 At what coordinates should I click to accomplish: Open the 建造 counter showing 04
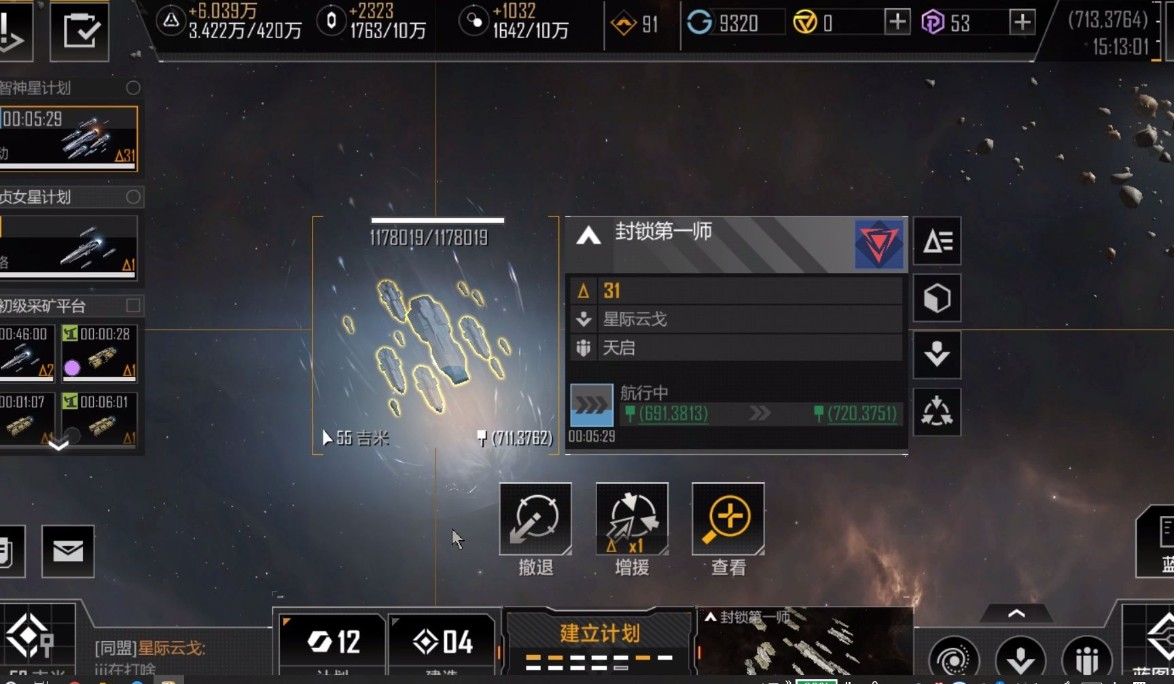pyautogui.click(x=442, y=641)
